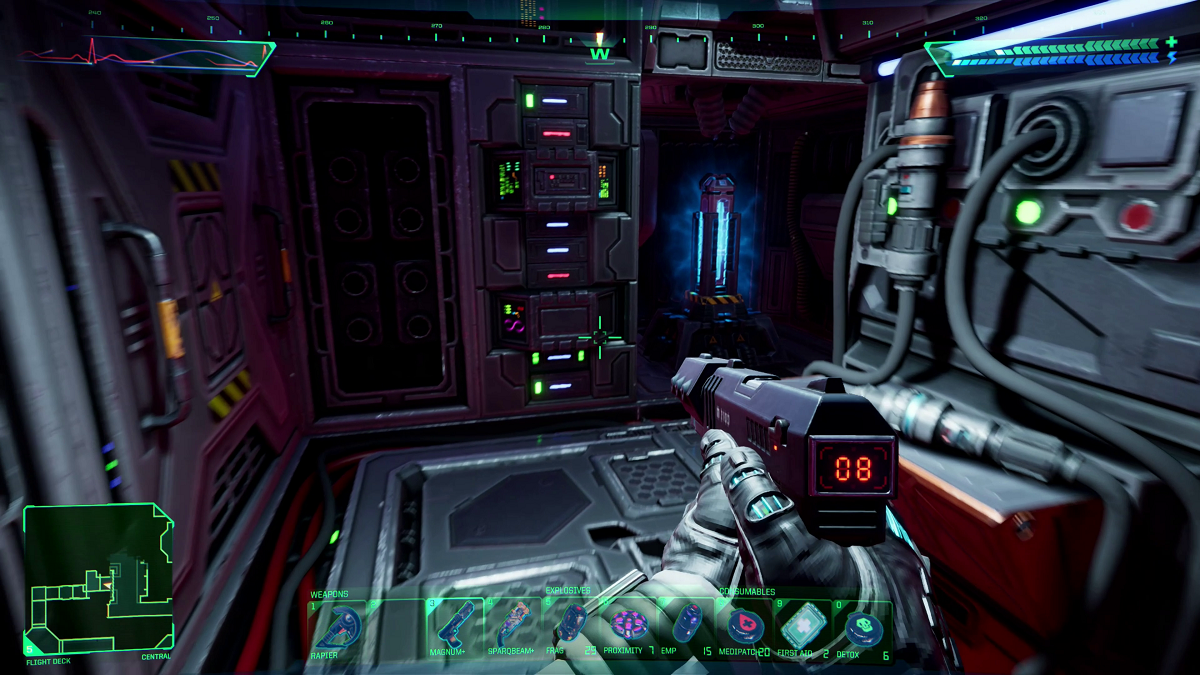The image size is (1200, 675).
Task: Pick the EMP grenade slot
Action: 687,626
